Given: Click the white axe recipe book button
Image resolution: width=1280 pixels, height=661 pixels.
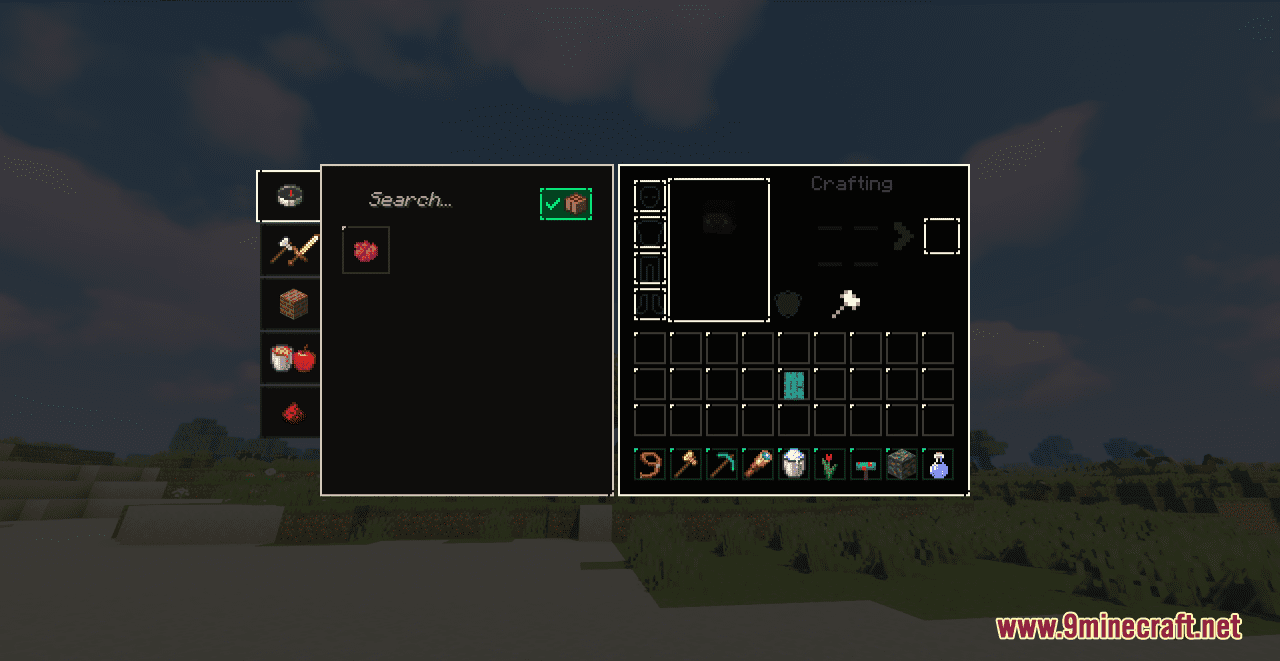Looking at the screenshot, I should coord(845,303).
